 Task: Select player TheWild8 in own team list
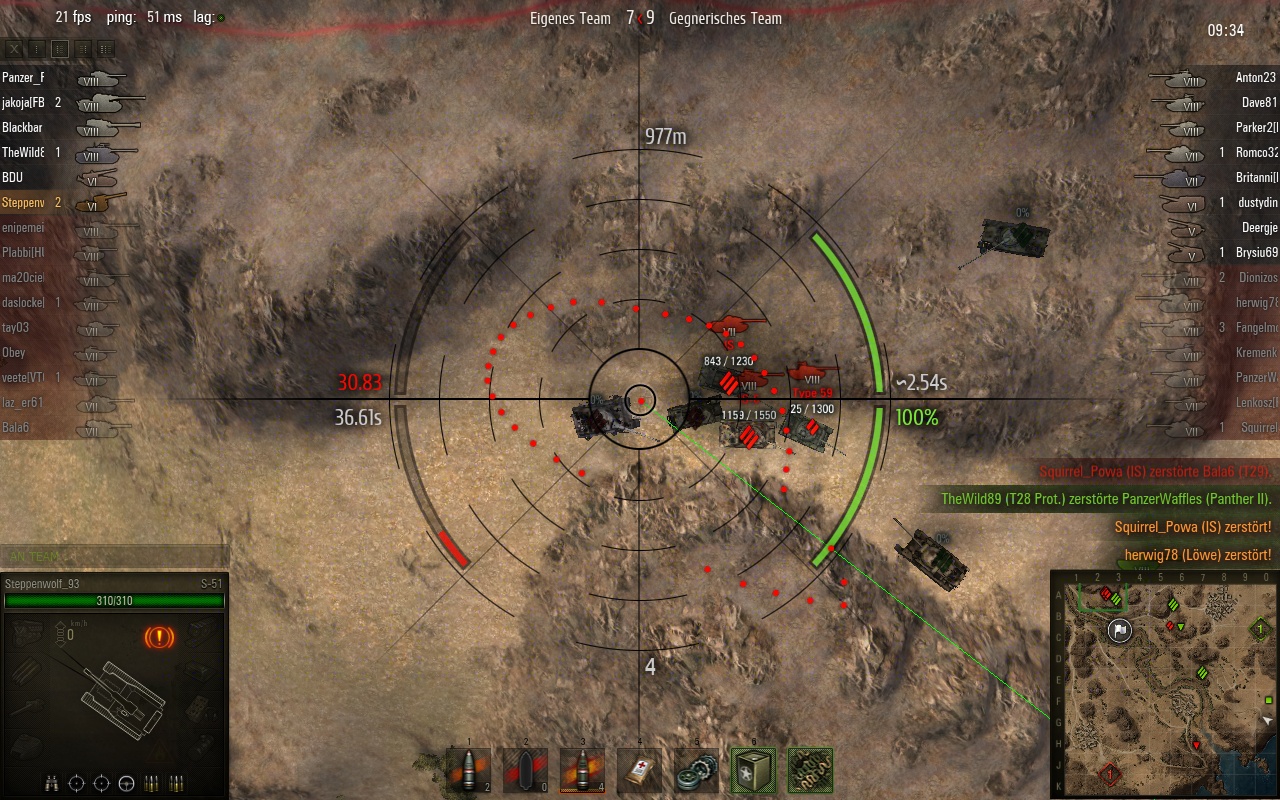pyautogui.click(x=24, y=152)
